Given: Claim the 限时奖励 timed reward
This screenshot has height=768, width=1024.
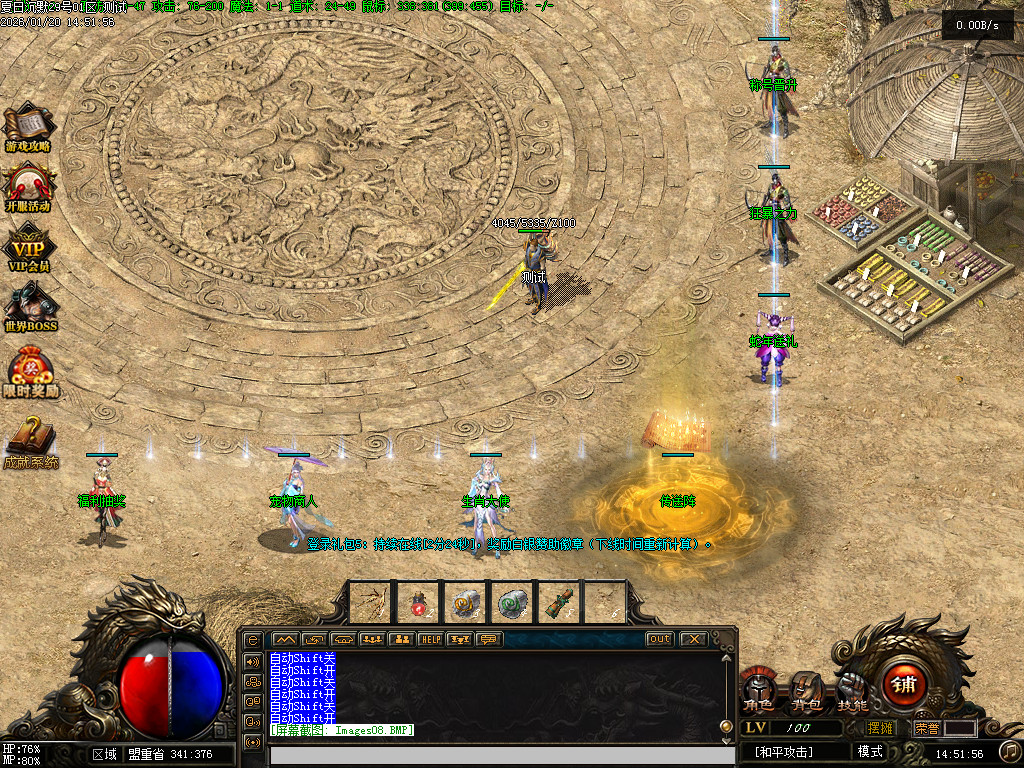Looking at the screenshot, I should click(x=30, y=370).
